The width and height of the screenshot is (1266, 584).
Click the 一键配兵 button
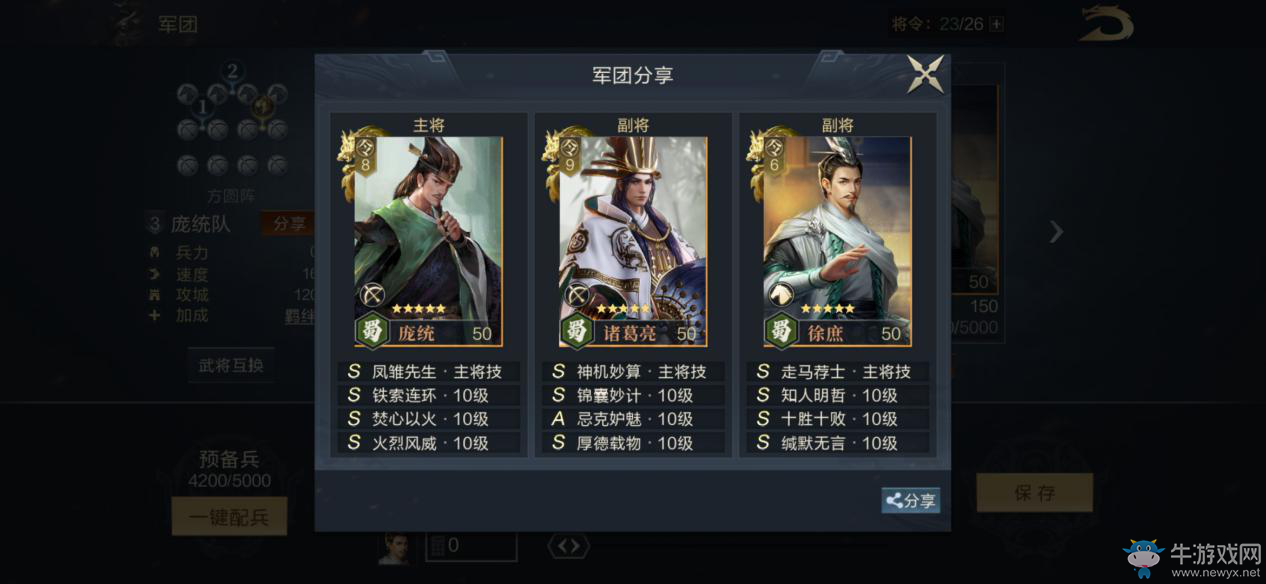(229, 516)
